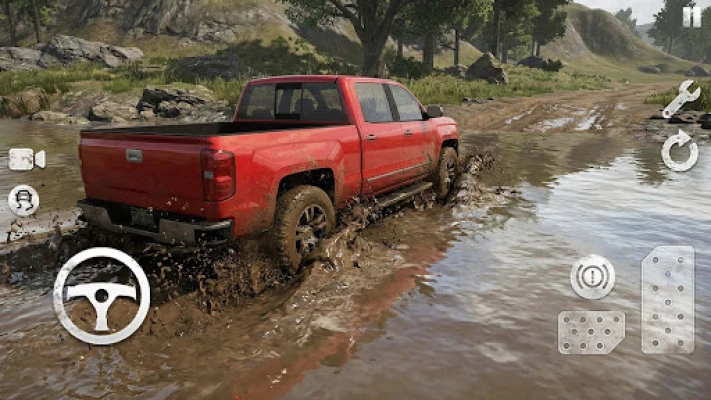Tap the tall gas pedal
The height and width of the screenshot is (400, 711).
[667, 299]
